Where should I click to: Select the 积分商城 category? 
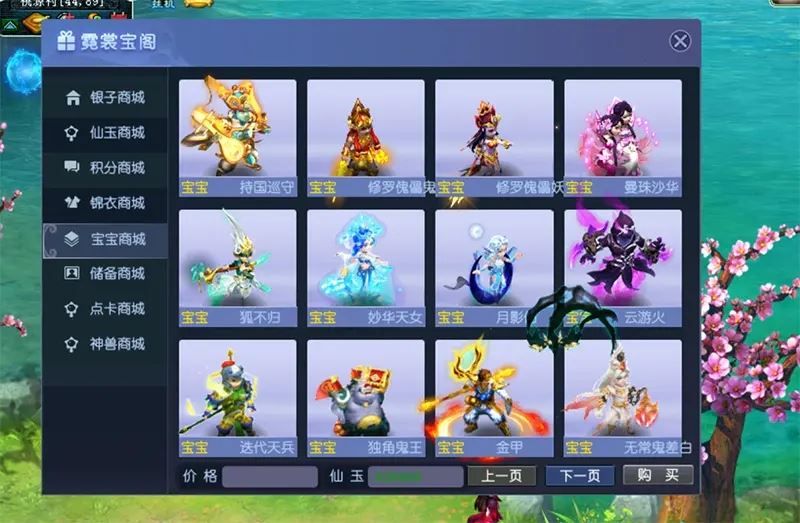coord(105,168)
